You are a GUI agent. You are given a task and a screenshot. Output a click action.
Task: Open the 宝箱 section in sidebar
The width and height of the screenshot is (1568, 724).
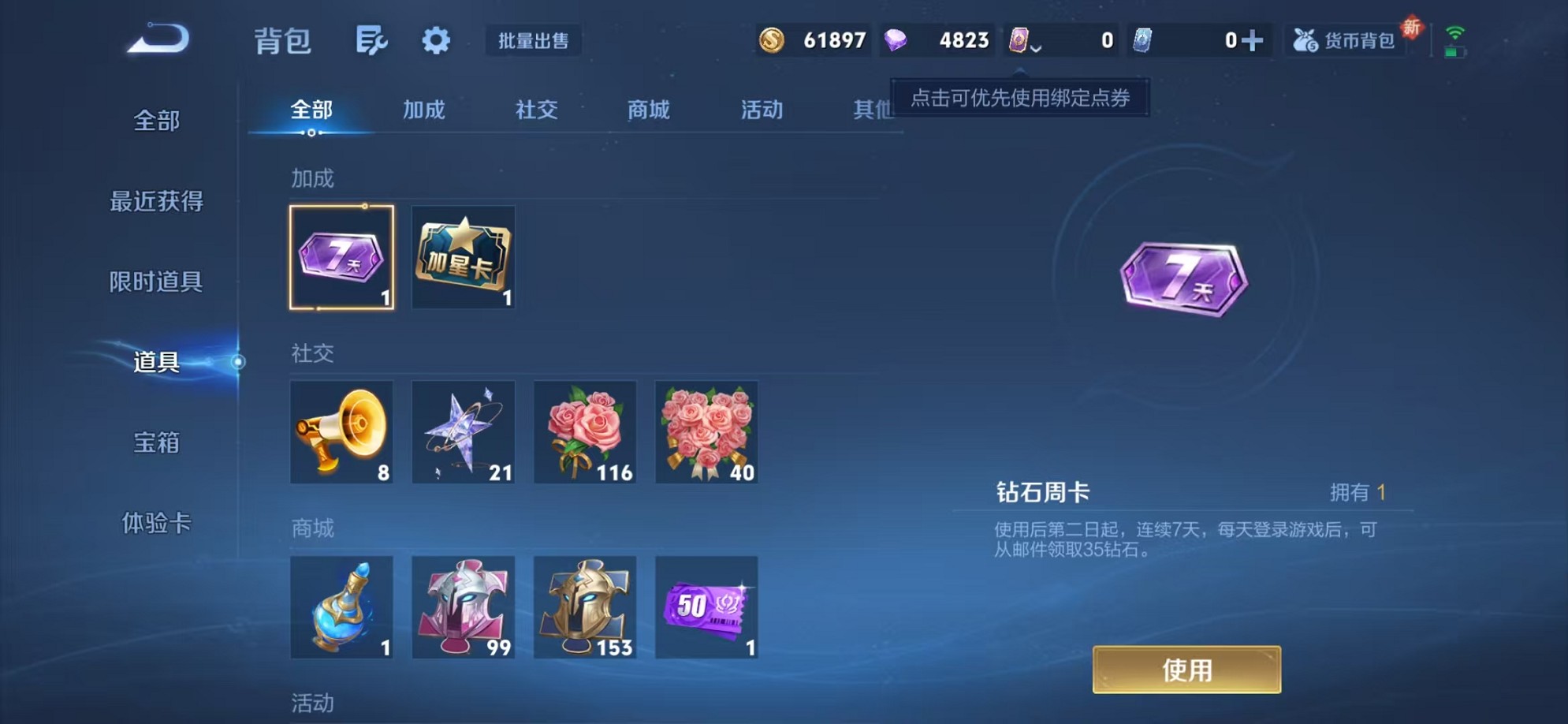pos(155,444)
